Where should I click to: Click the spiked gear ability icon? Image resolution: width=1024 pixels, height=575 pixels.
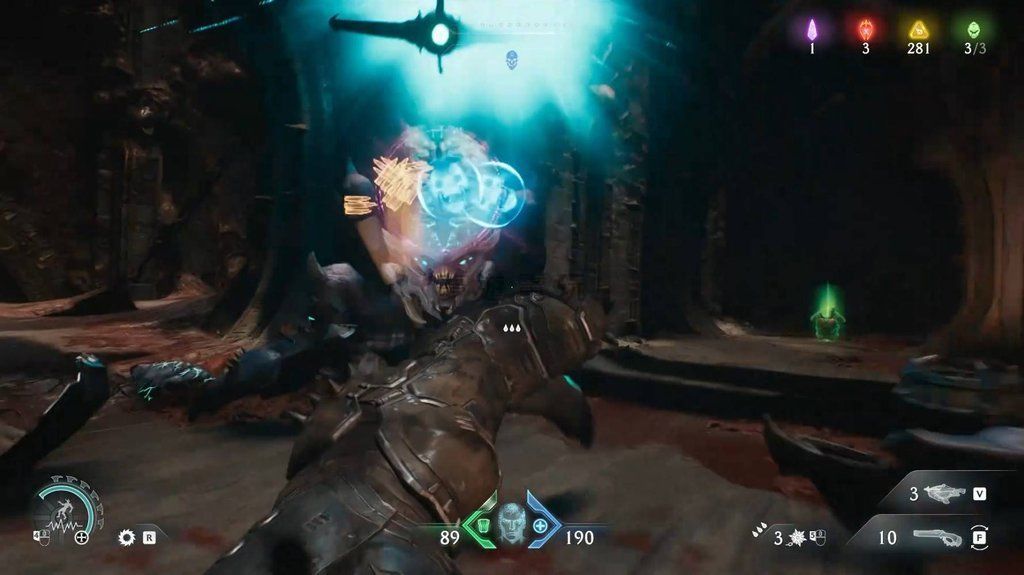tap(126, 537)
